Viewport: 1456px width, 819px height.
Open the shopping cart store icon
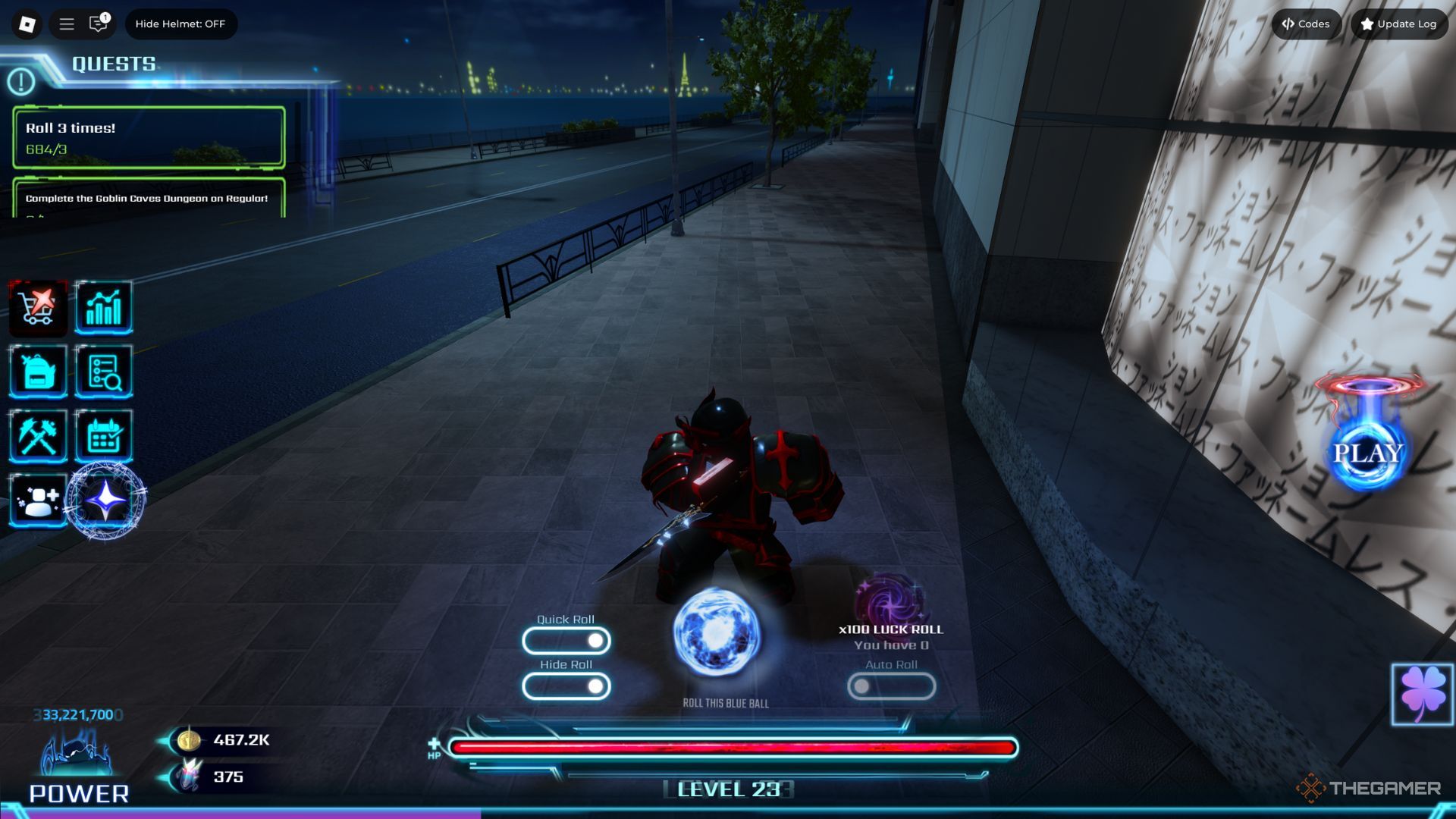point(38,308)
